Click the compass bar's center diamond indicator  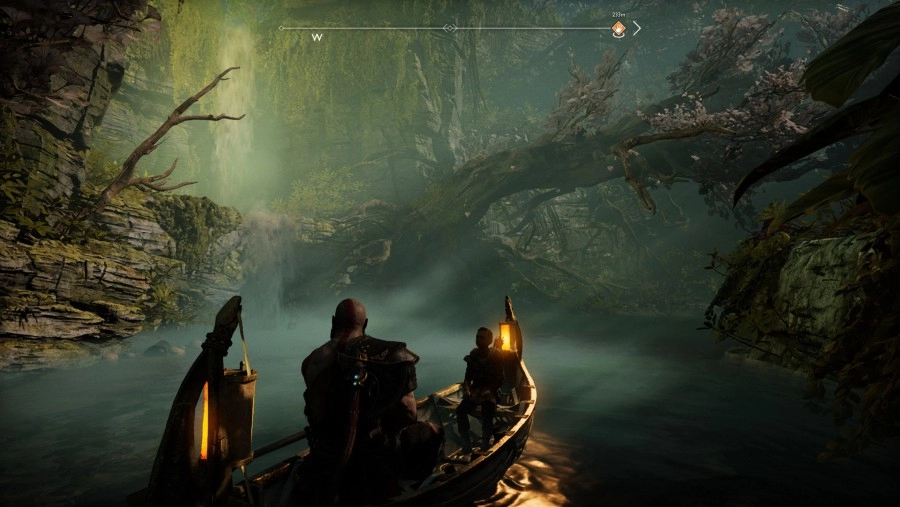tap(450, 28)
